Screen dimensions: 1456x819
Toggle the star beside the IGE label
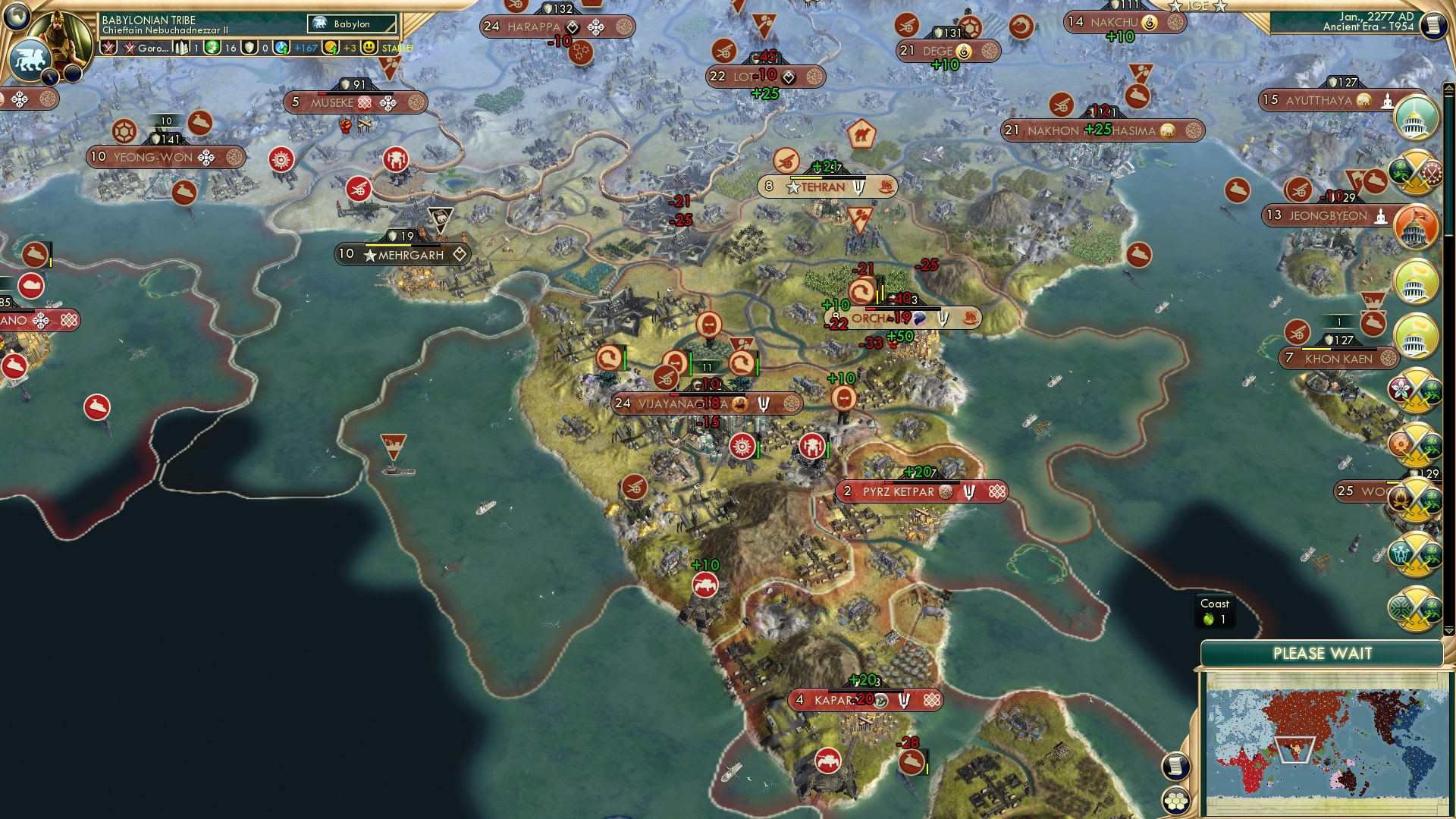point(1175,6)
